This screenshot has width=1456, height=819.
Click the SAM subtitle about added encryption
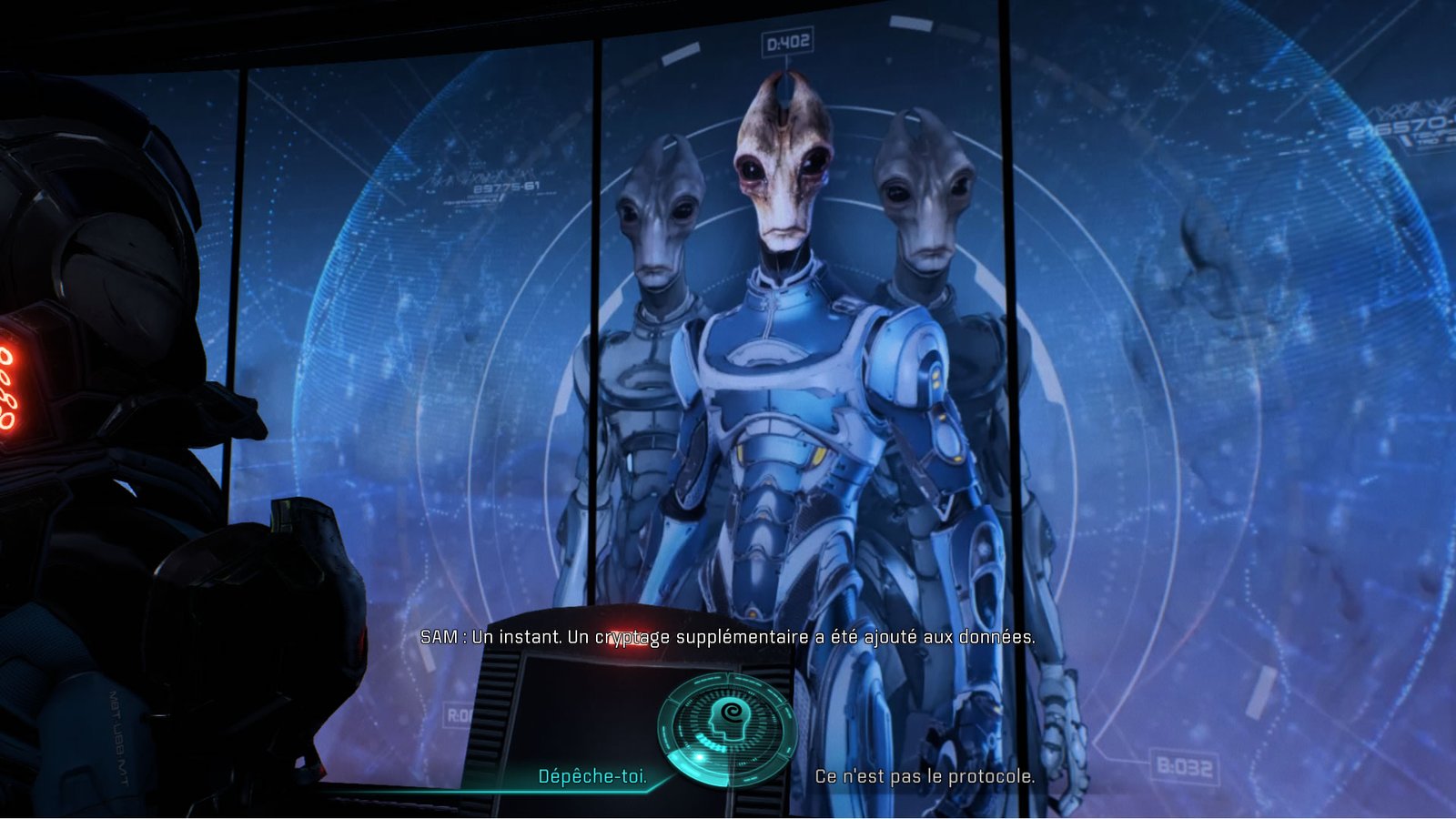click(728, 638)
